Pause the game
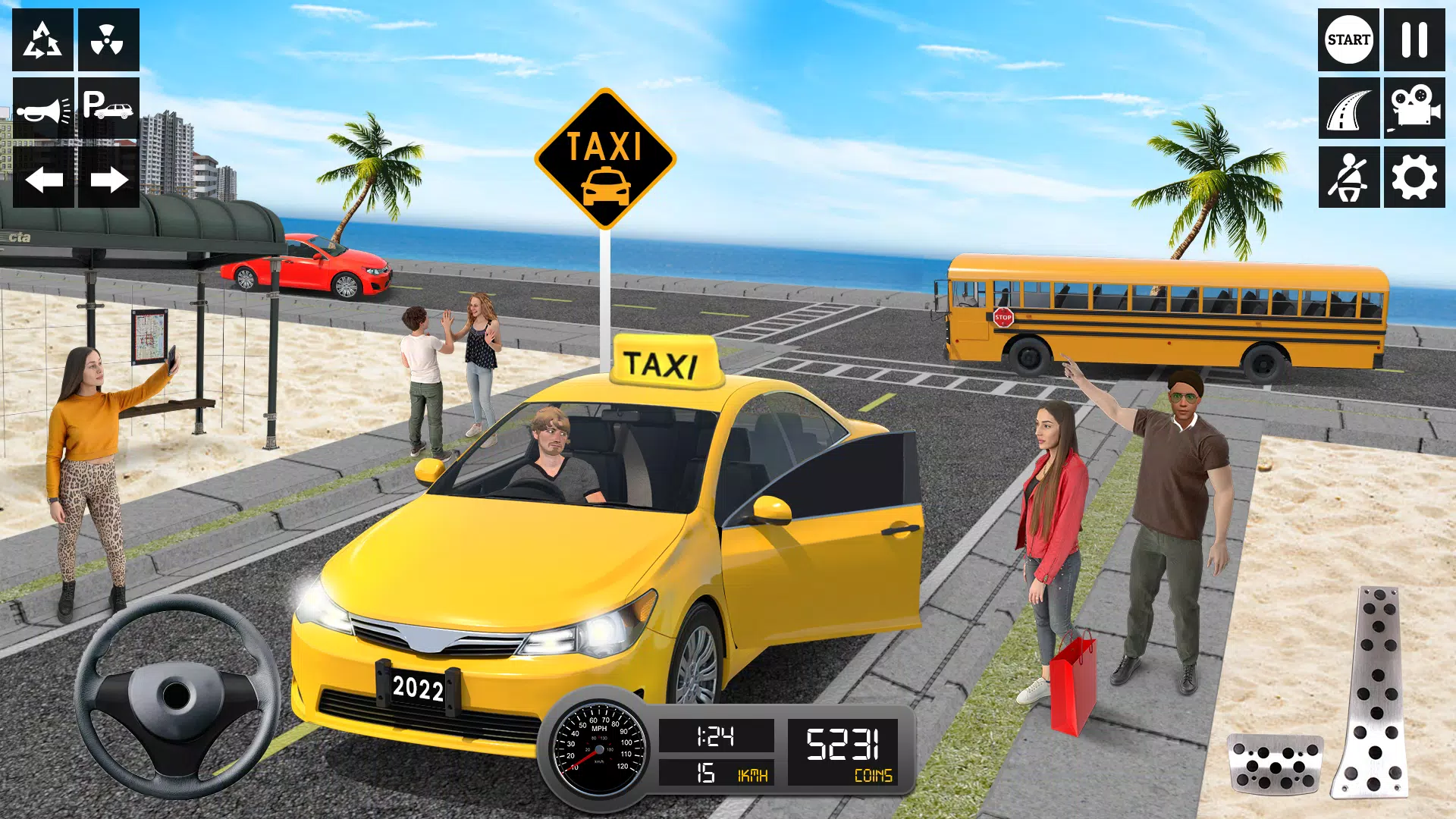The height and width of the screenshot is (819, 1456). pyautogui.click(x=1415, y=39)
